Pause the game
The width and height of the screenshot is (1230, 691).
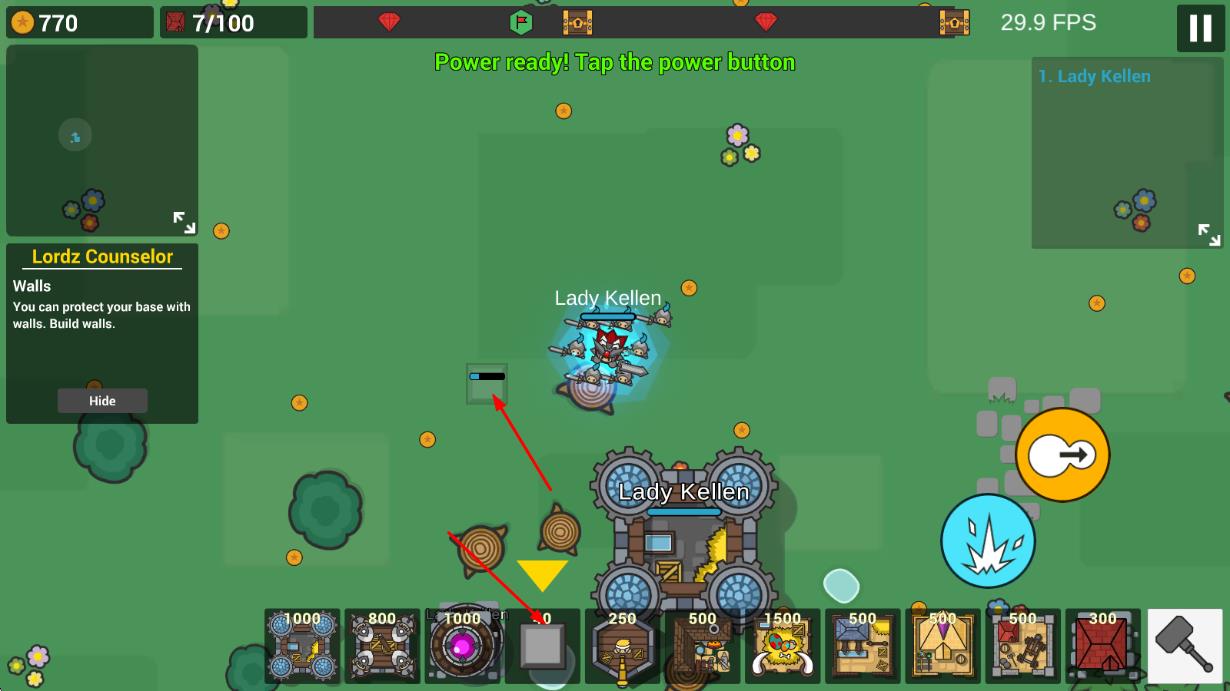1200,27
